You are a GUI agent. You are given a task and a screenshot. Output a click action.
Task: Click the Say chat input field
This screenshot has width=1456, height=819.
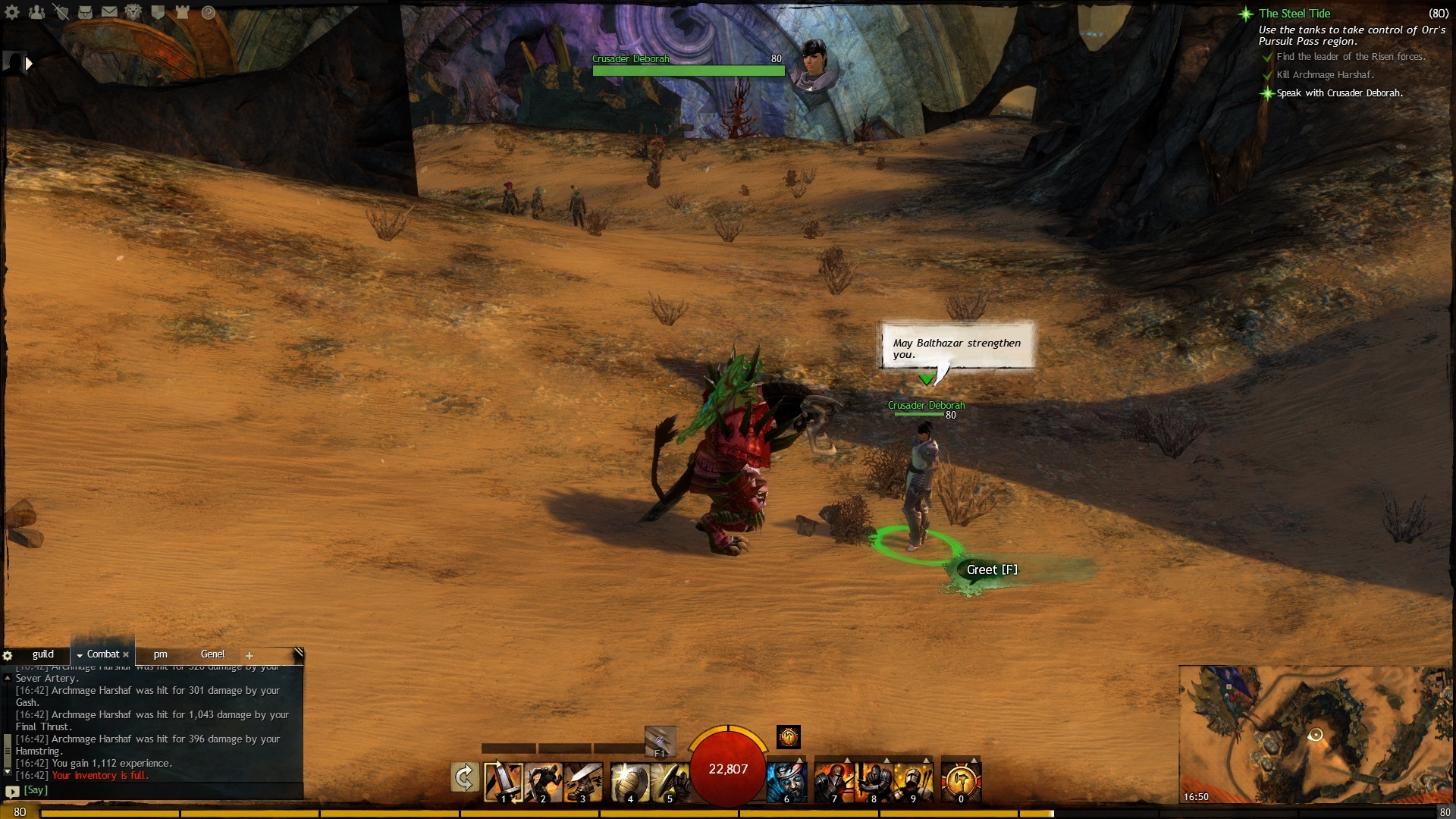(x=152, y=790)
